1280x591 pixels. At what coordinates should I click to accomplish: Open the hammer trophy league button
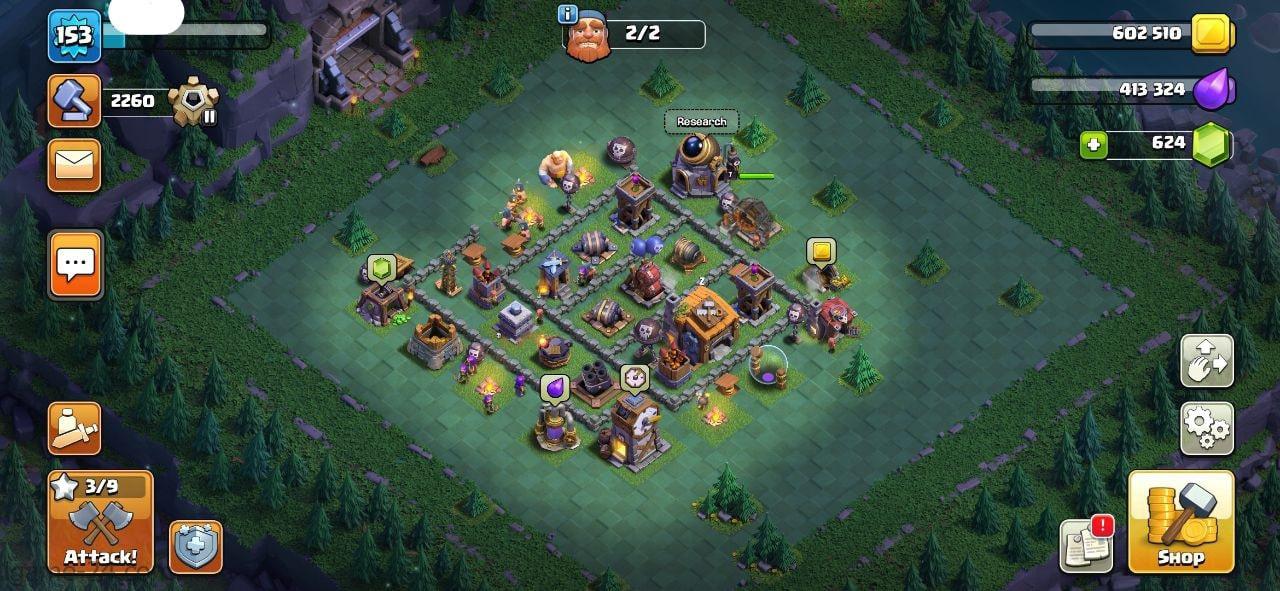point(75,100)
